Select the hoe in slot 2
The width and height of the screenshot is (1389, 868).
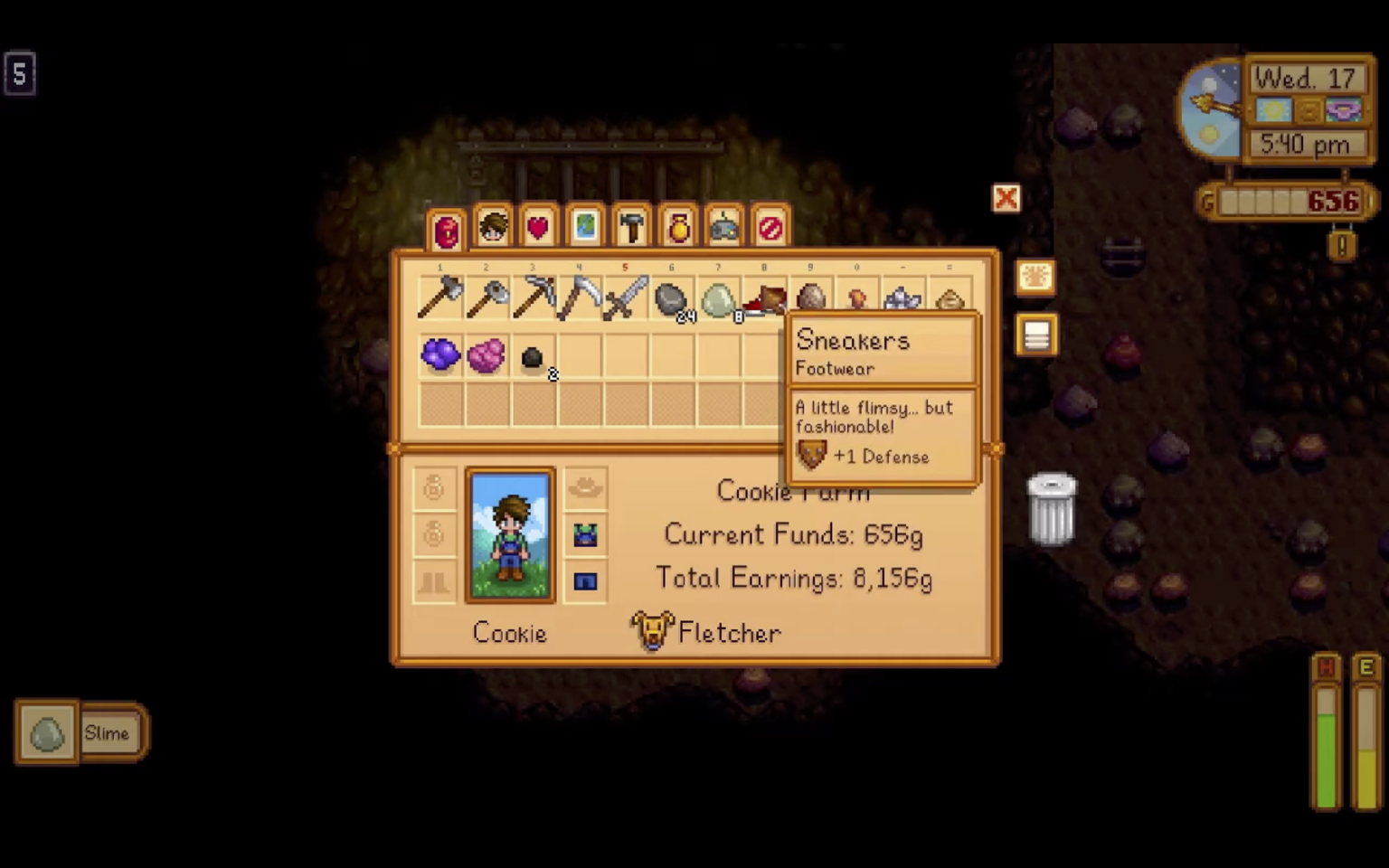[486, 298]
